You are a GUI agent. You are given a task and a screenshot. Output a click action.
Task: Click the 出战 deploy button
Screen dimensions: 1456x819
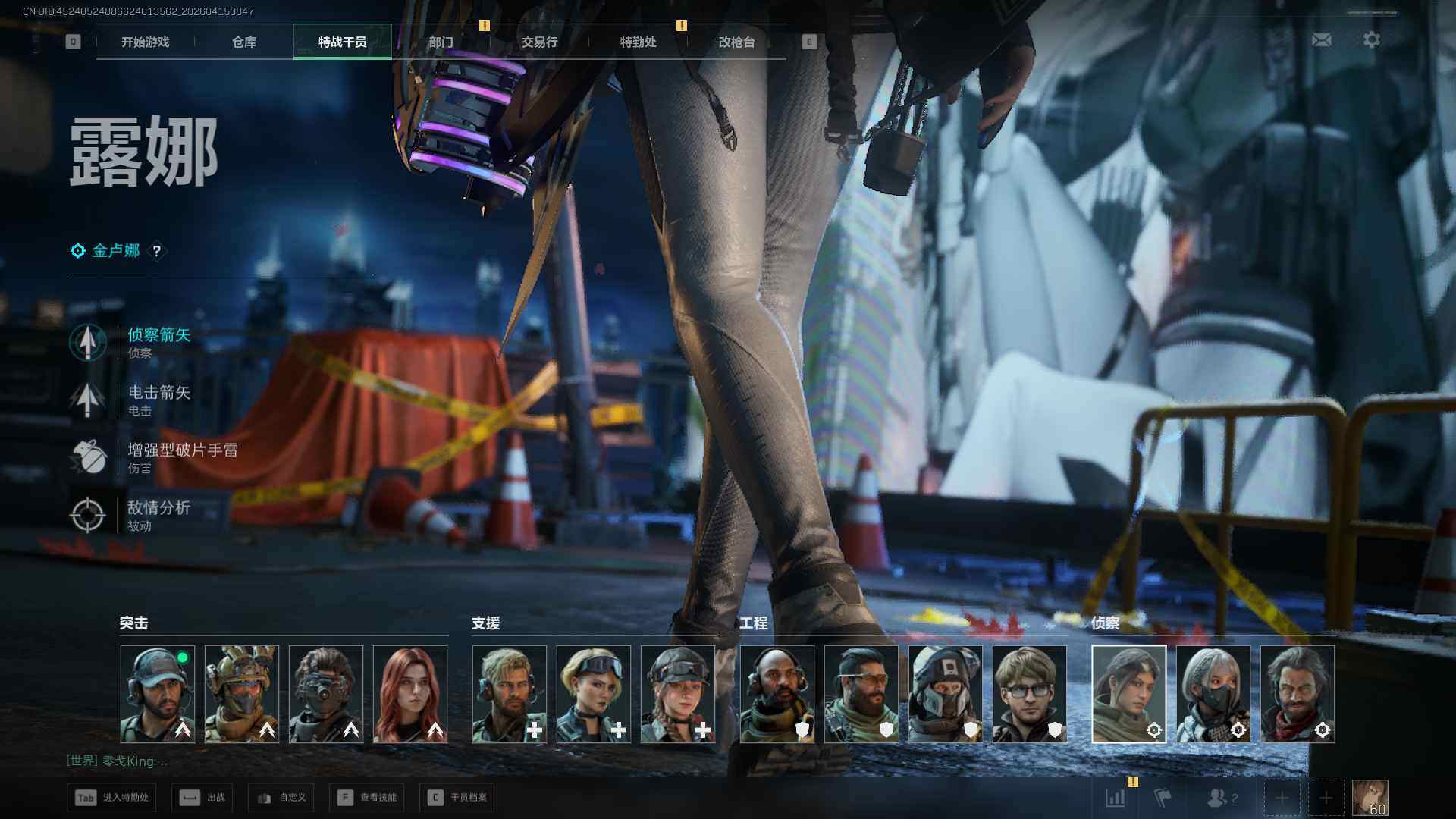point(202,797)
